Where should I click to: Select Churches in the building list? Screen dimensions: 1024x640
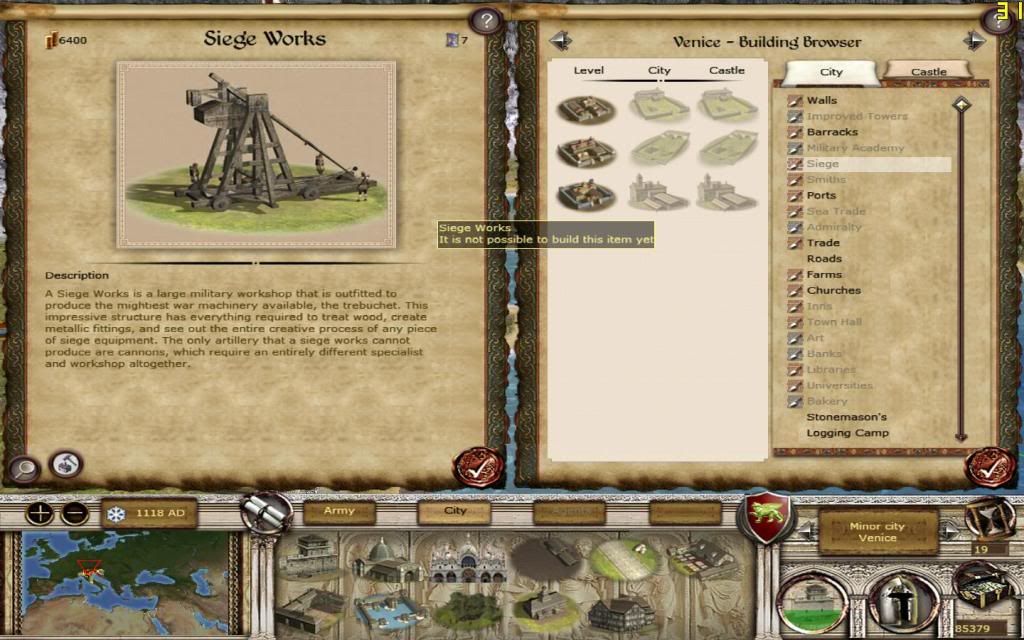(833, 291)
